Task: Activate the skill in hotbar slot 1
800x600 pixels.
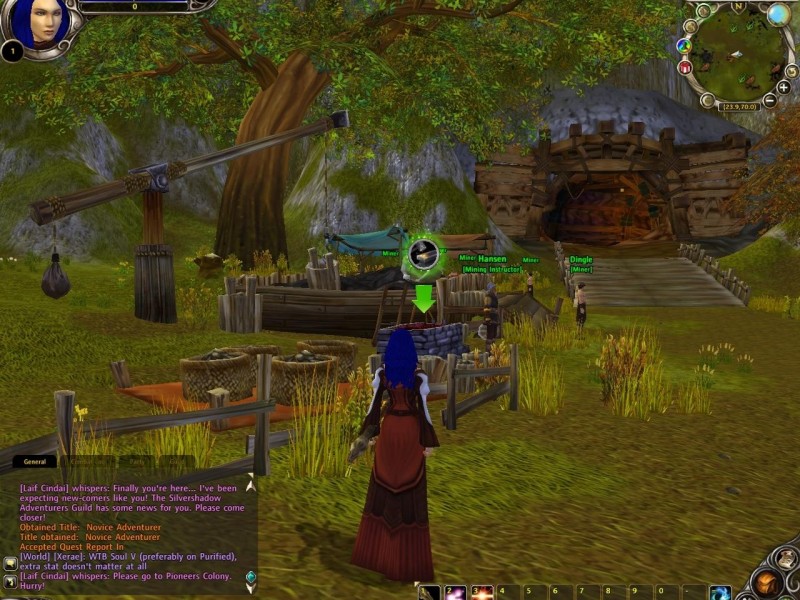Action: (x=430, y=593)
